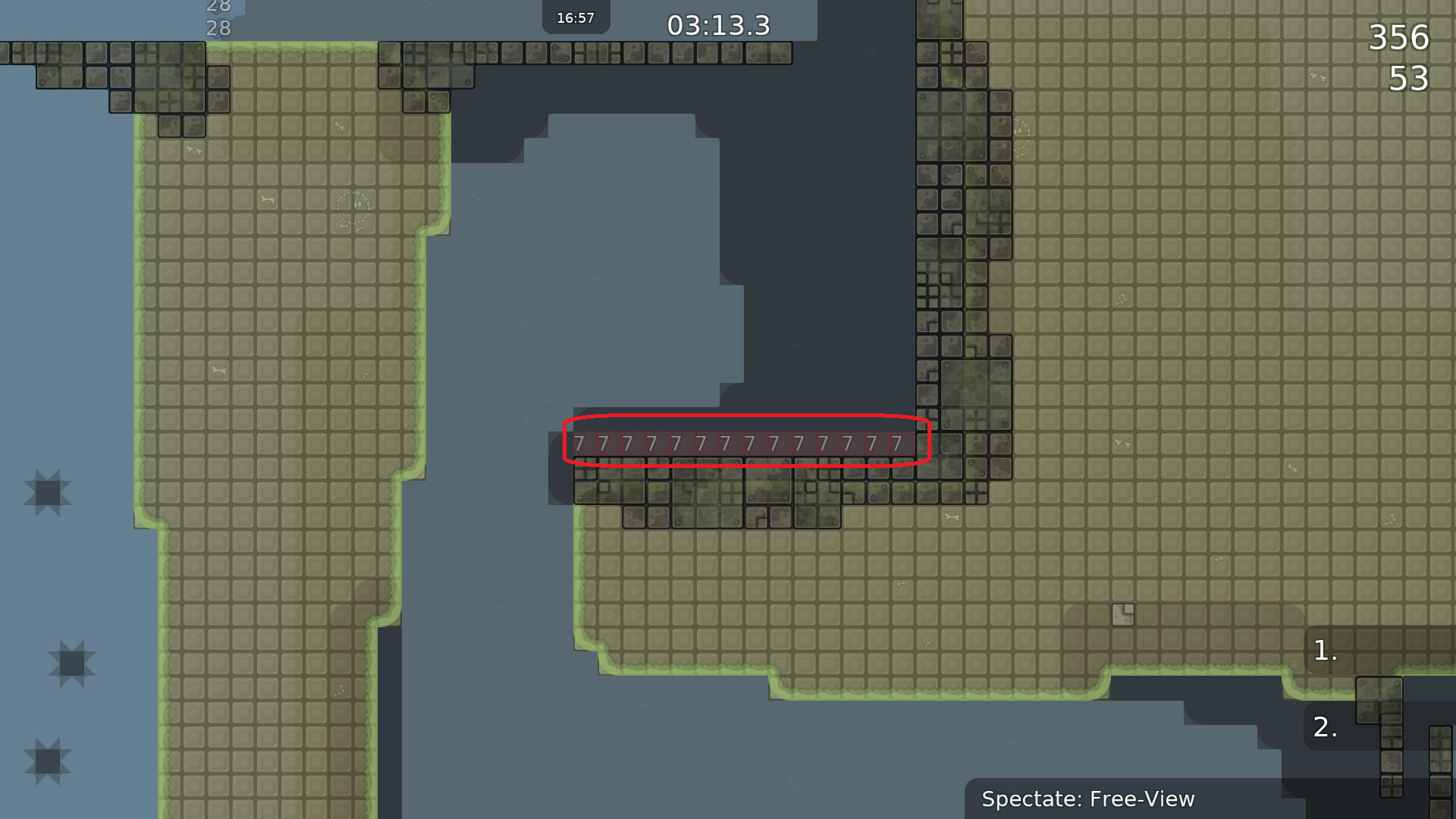The height and width of the screenshot is (819, 1456).
Task: Open the Spectate: Free-View selector
Action: coord(1088,799)
